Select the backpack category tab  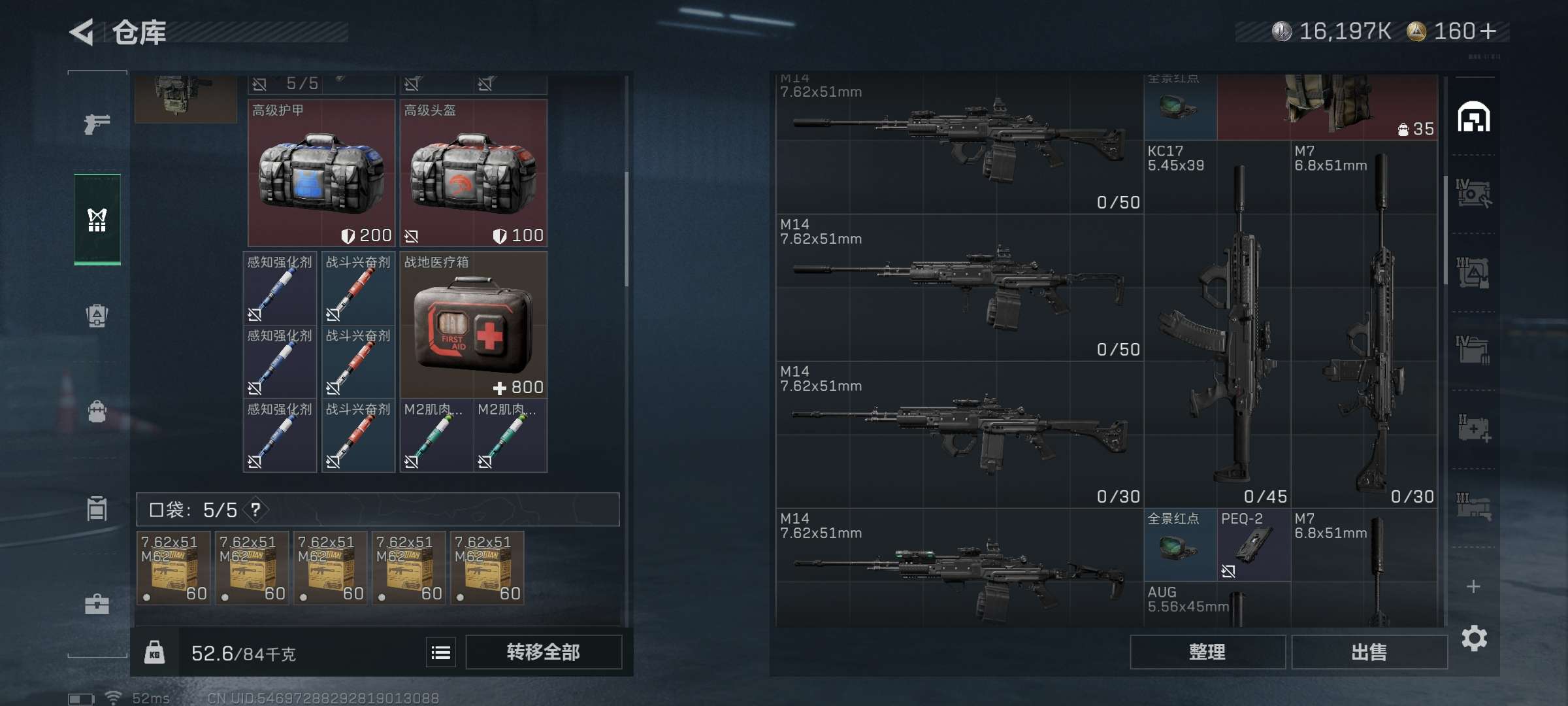(x=97, y=412)
